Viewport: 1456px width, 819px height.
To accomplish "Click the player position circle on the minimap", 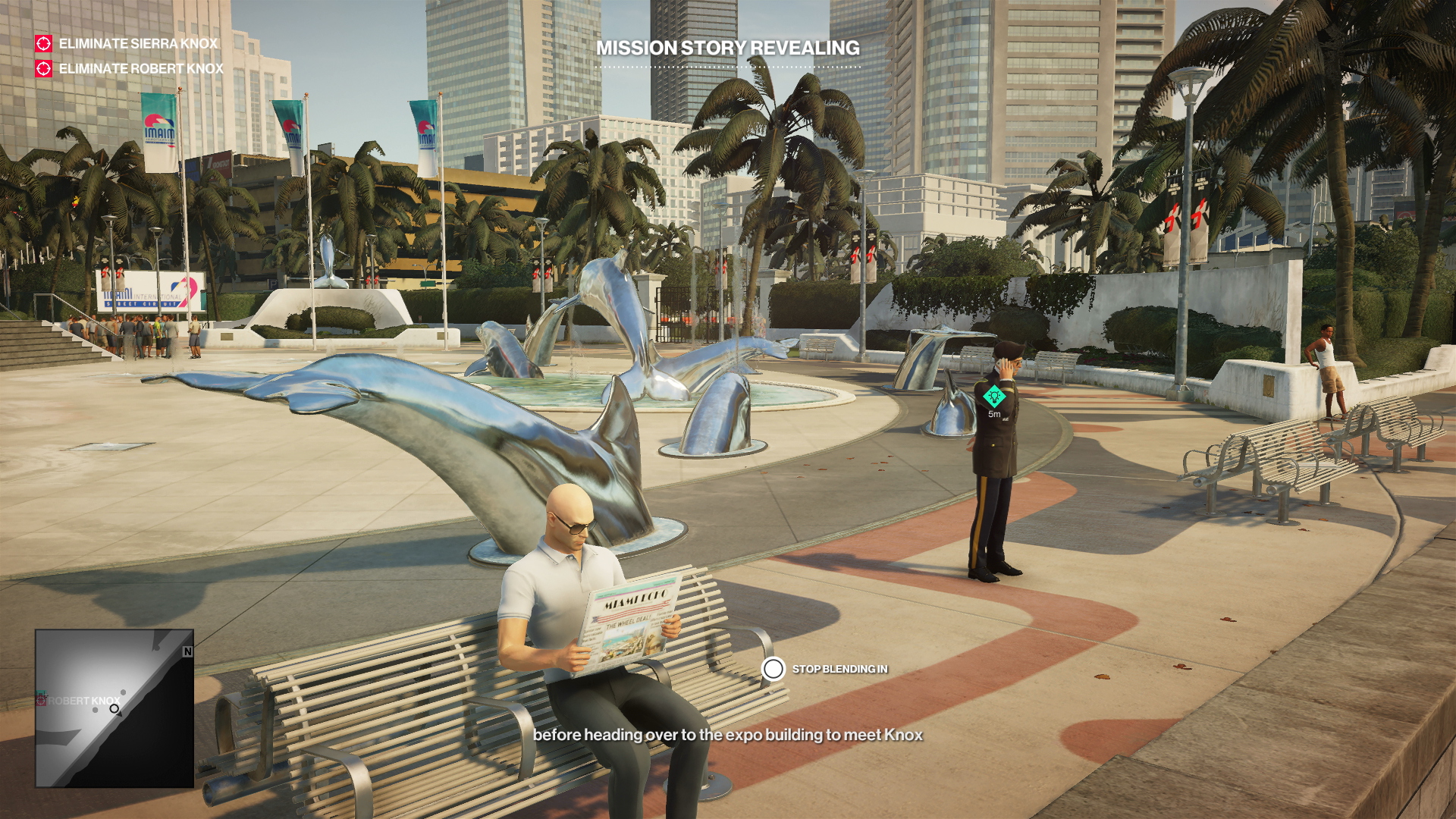I will click(x=114, y=709).
